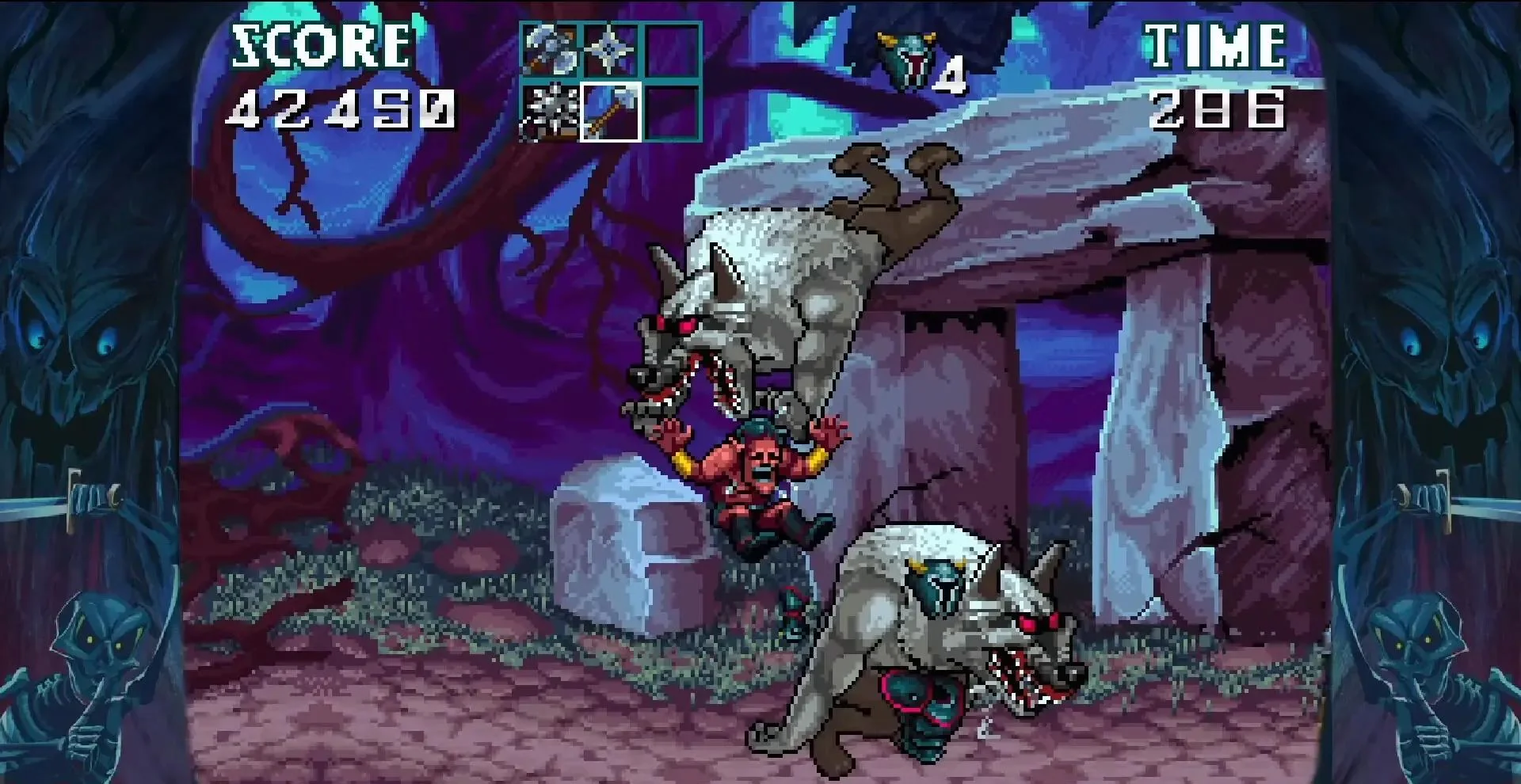Select the double-bladed battle axe slot
Screen dimensions: 1521x784
[550, 51]
